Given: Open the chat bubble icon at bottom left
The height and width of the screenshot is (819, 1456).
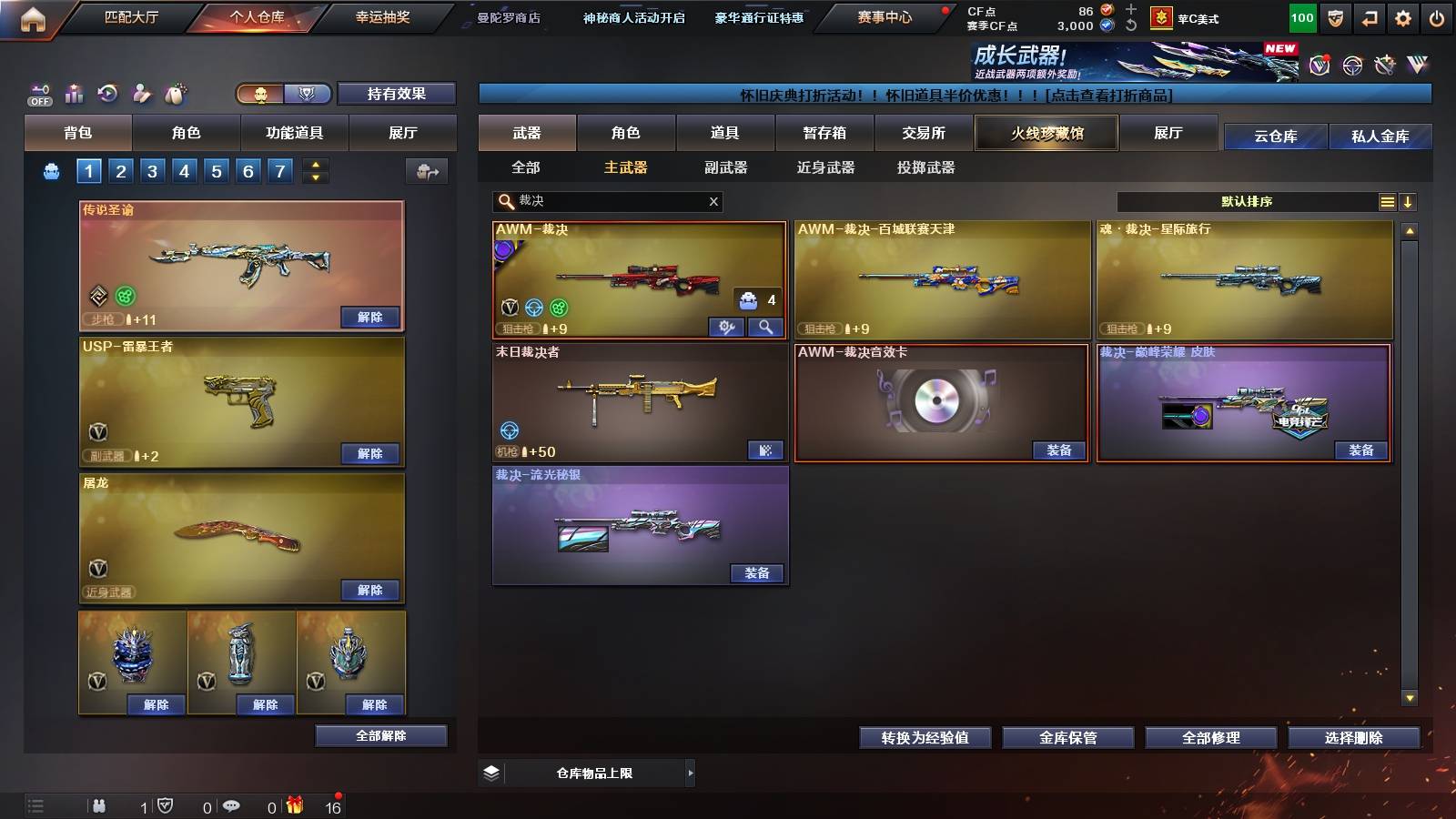Looking at the screenshot, I should [x=231, y=806].
